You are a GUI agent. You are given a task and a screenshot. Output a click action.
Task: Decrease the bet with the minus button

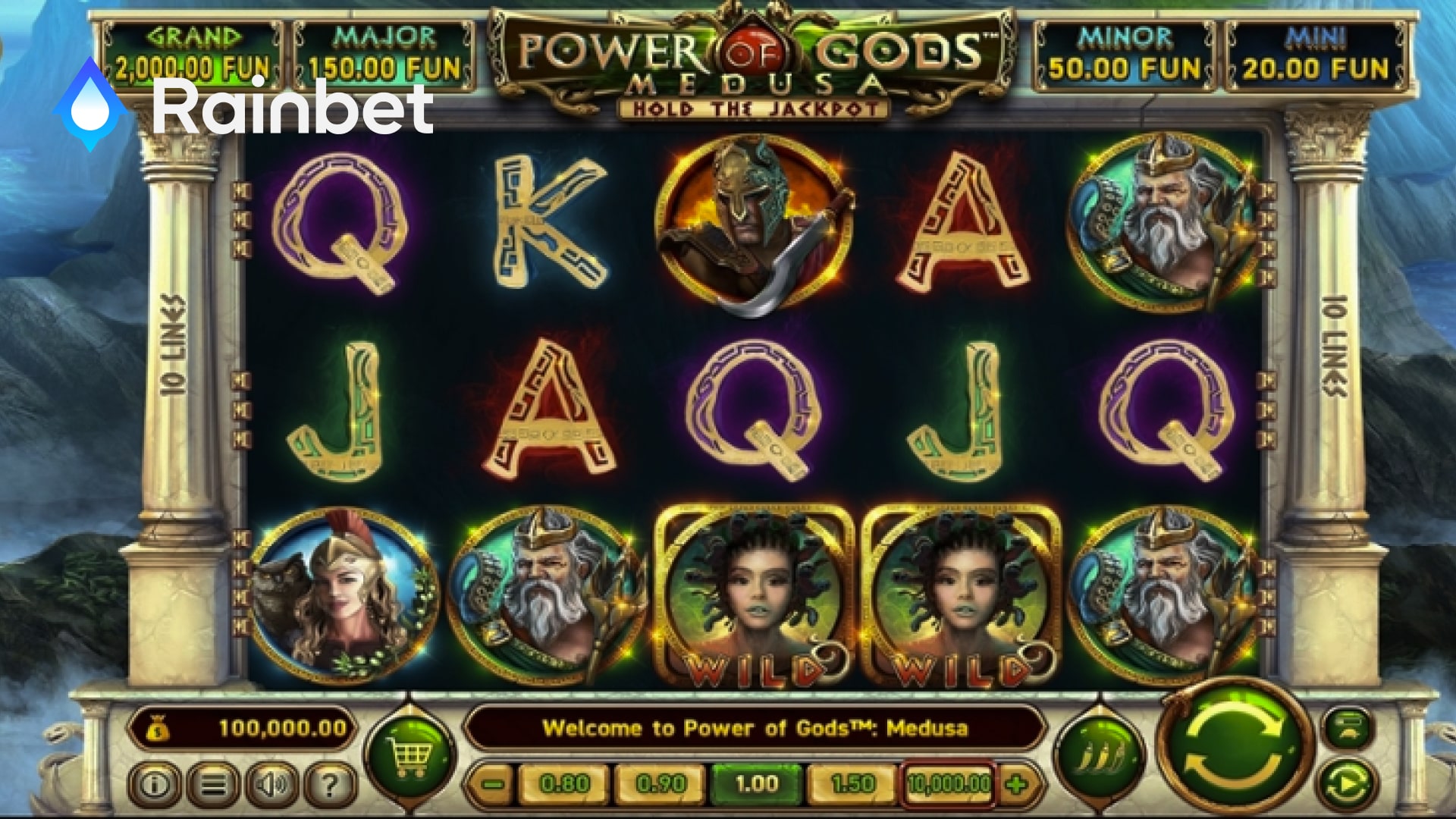[x=492, y=784]
